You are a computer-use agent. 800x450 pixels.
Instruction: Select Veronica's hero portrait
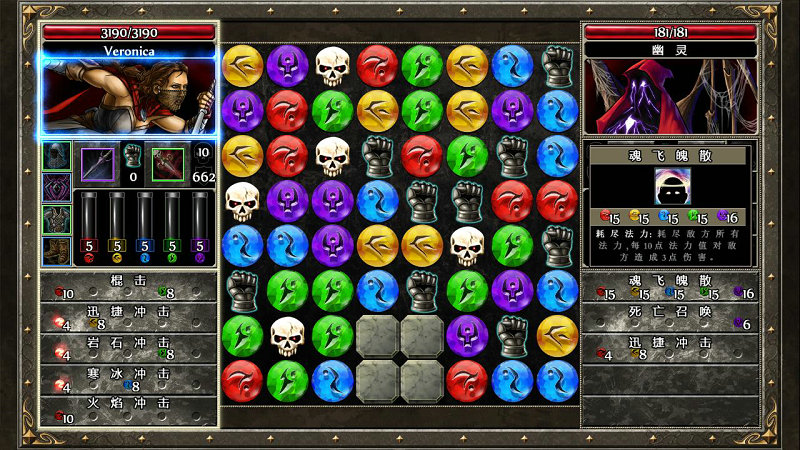(x=128, y=97)
